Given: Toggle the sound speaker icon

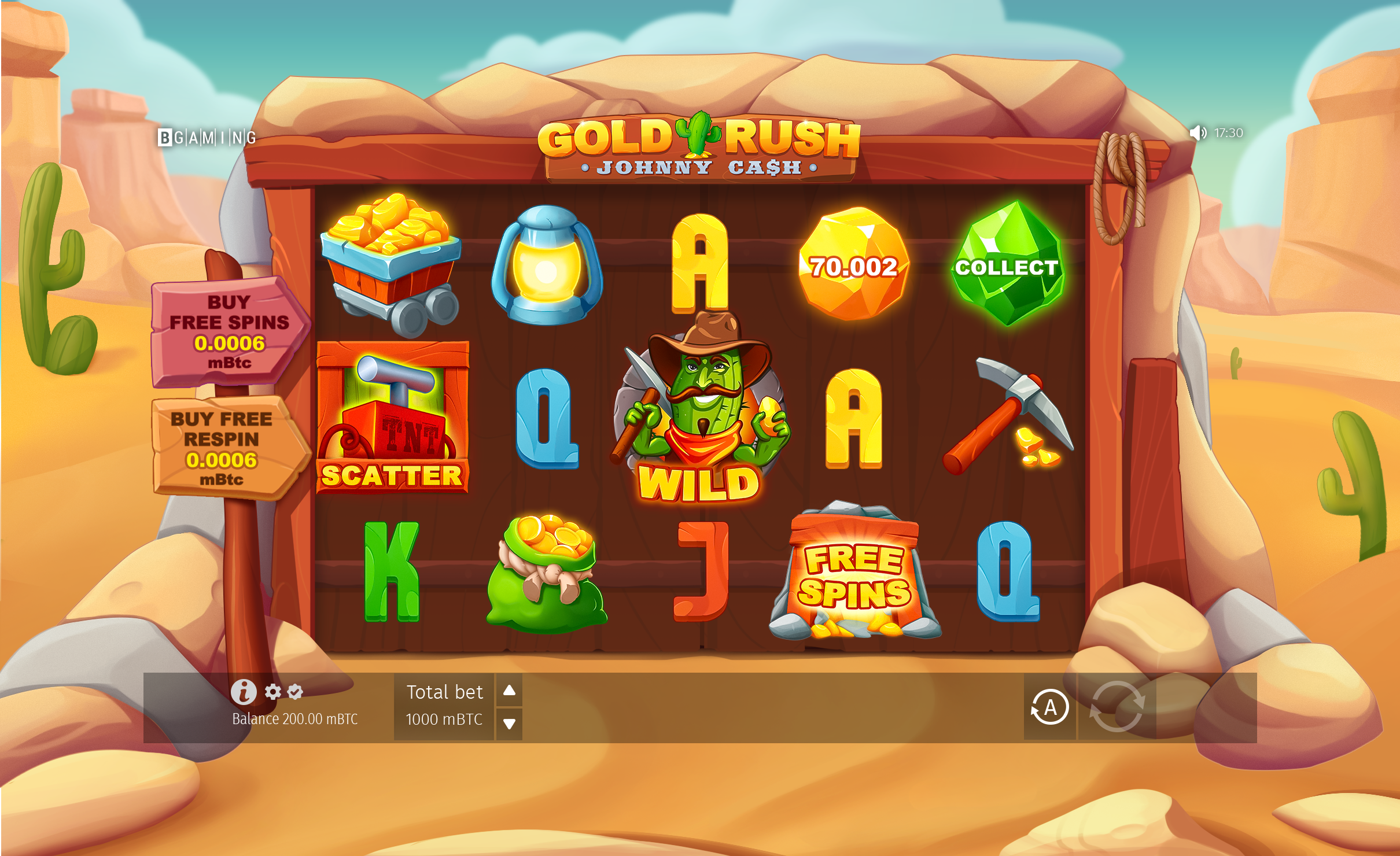Looking at the screenshot, I should pos(1197,133).
